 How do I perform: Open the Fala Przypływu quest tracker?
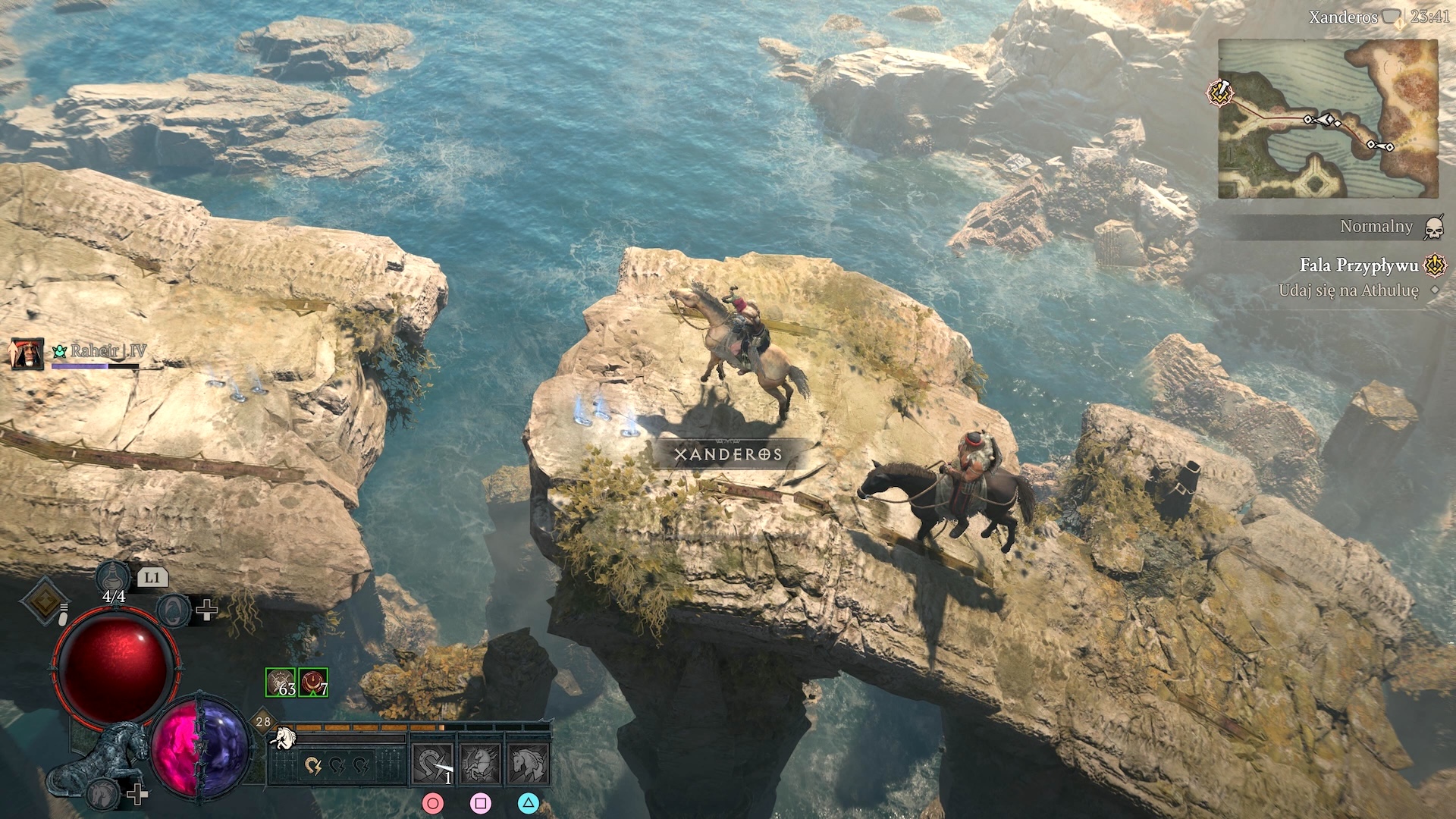pos(1358,265)
